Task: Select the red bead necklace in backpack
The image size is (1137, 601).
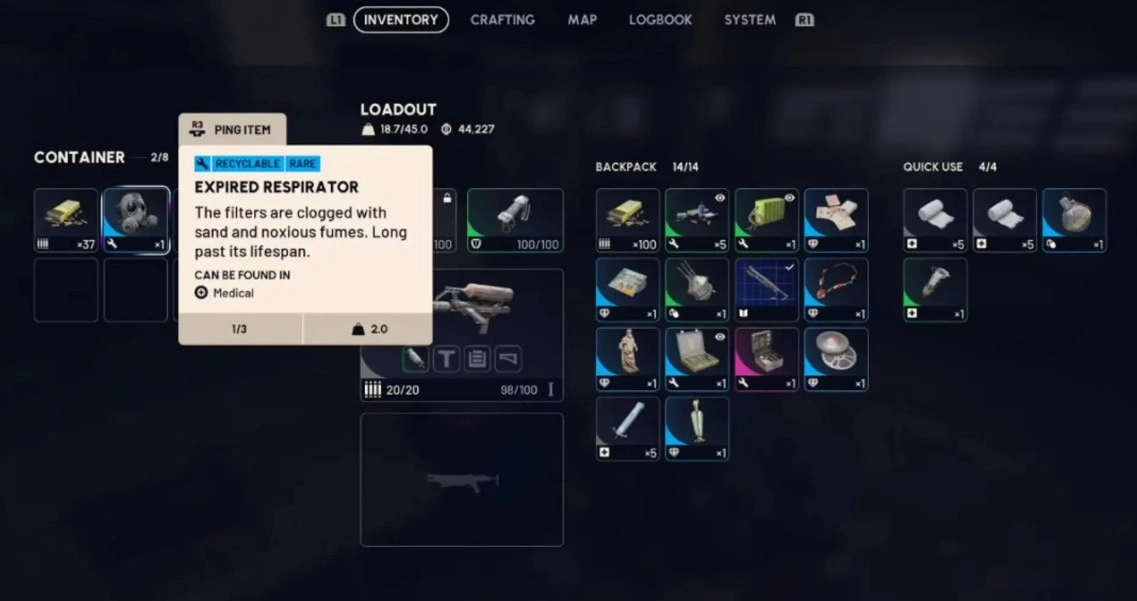Action: [836, 290]
